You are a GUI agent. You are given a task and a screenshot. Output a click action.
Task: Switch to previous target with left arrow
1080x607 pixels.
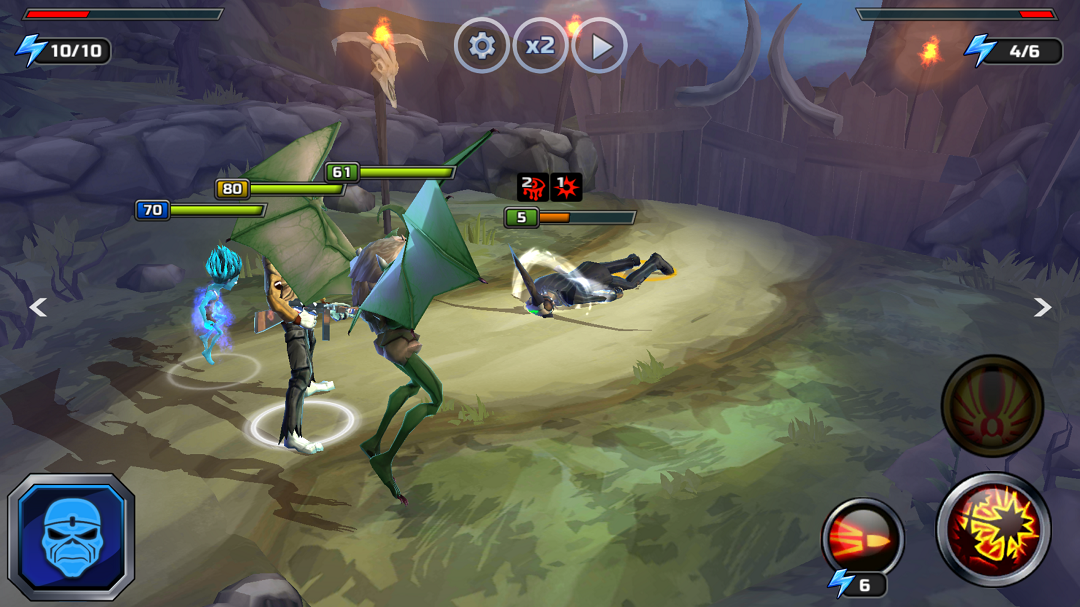[38, 308]
